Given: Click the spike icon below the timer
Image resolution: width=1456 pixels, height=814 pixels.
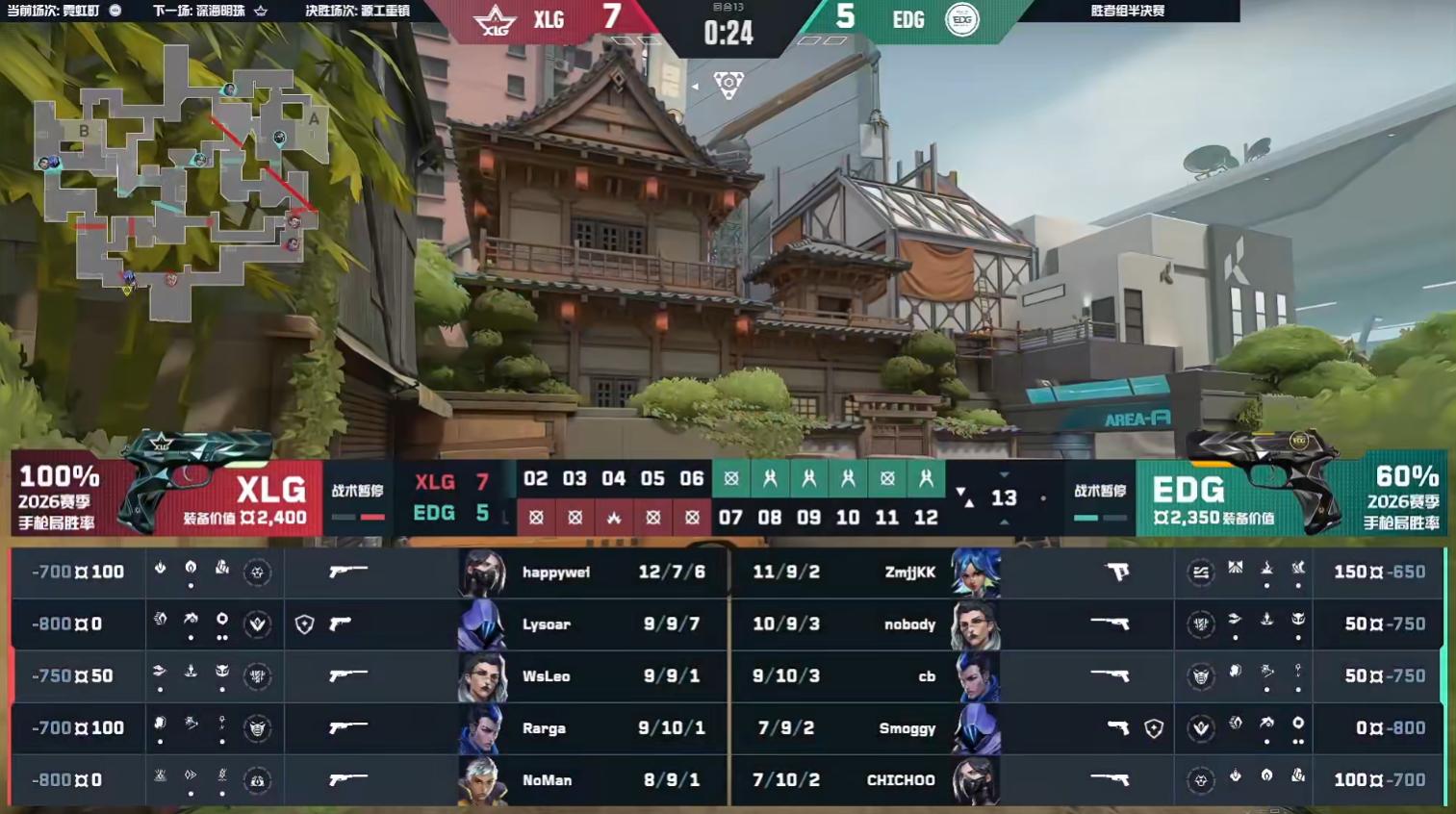Looking at the screenshot, I should pos(728,86).
